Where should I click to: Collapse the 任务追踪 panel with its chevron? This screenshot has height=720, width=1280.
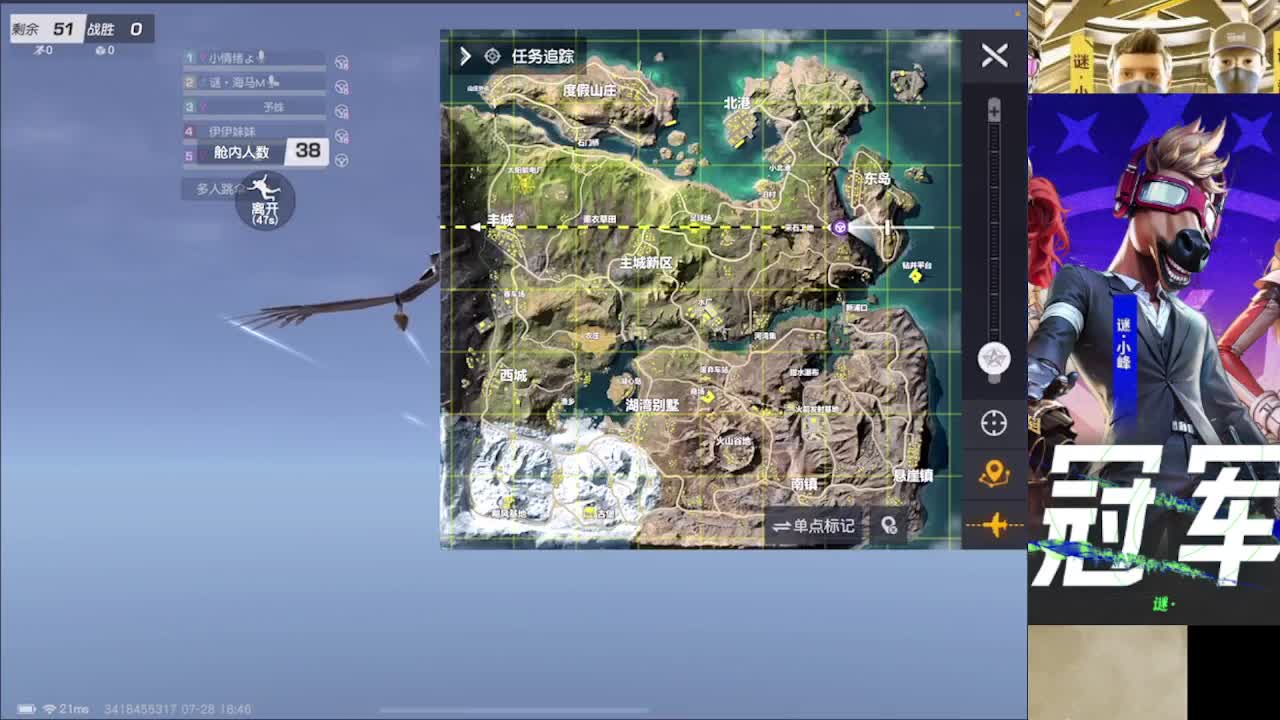tap(463, 57)
